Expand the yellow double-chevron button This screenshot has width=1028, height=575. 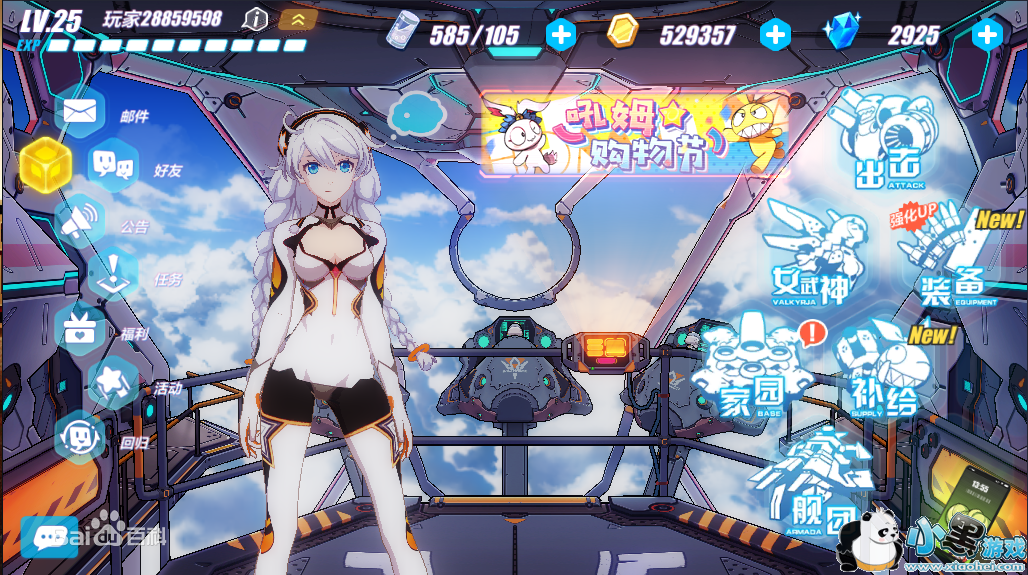pos(297,18)
